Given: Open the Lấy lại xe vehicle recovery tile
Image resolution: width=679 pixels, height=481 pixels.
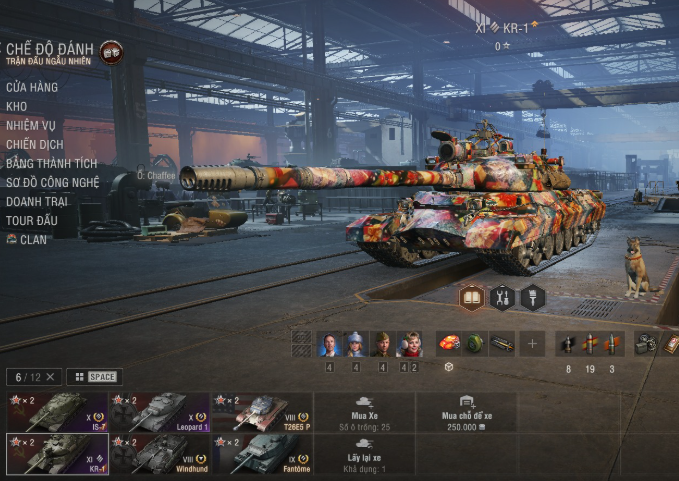Looking at the screenshot, I should [364, 454].
